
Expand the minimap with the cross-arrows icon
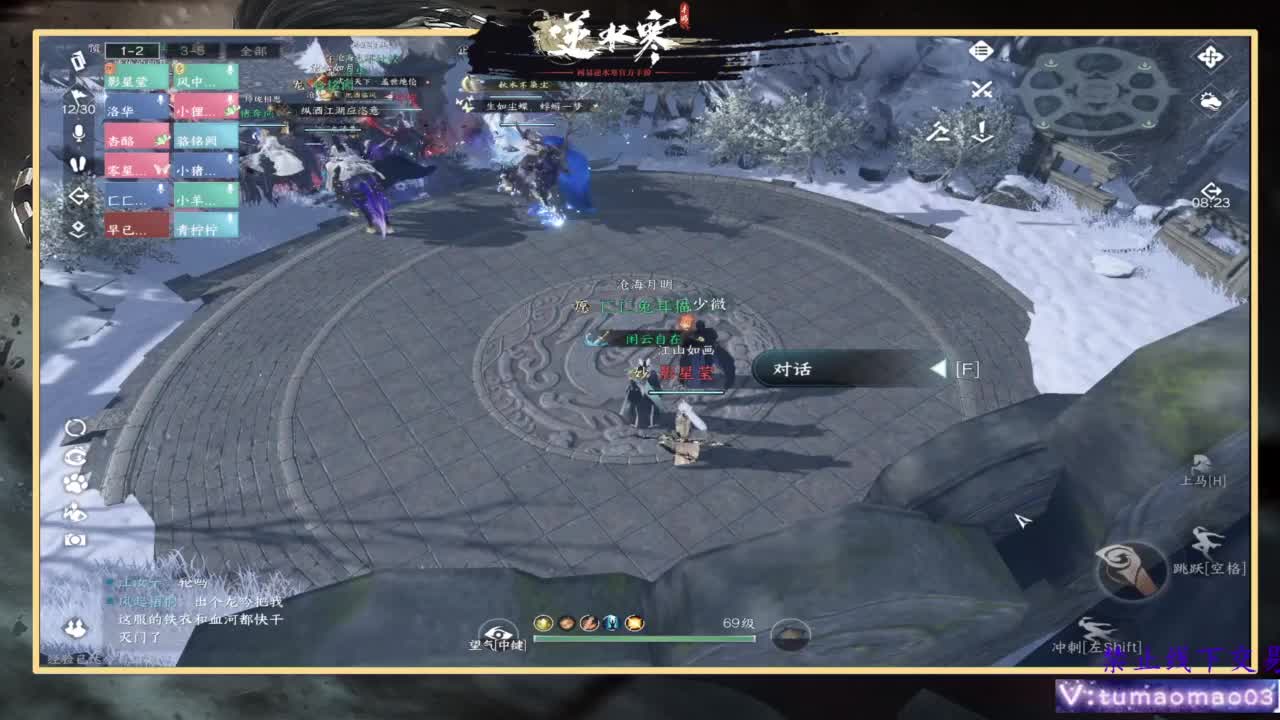pos(1211,57)
